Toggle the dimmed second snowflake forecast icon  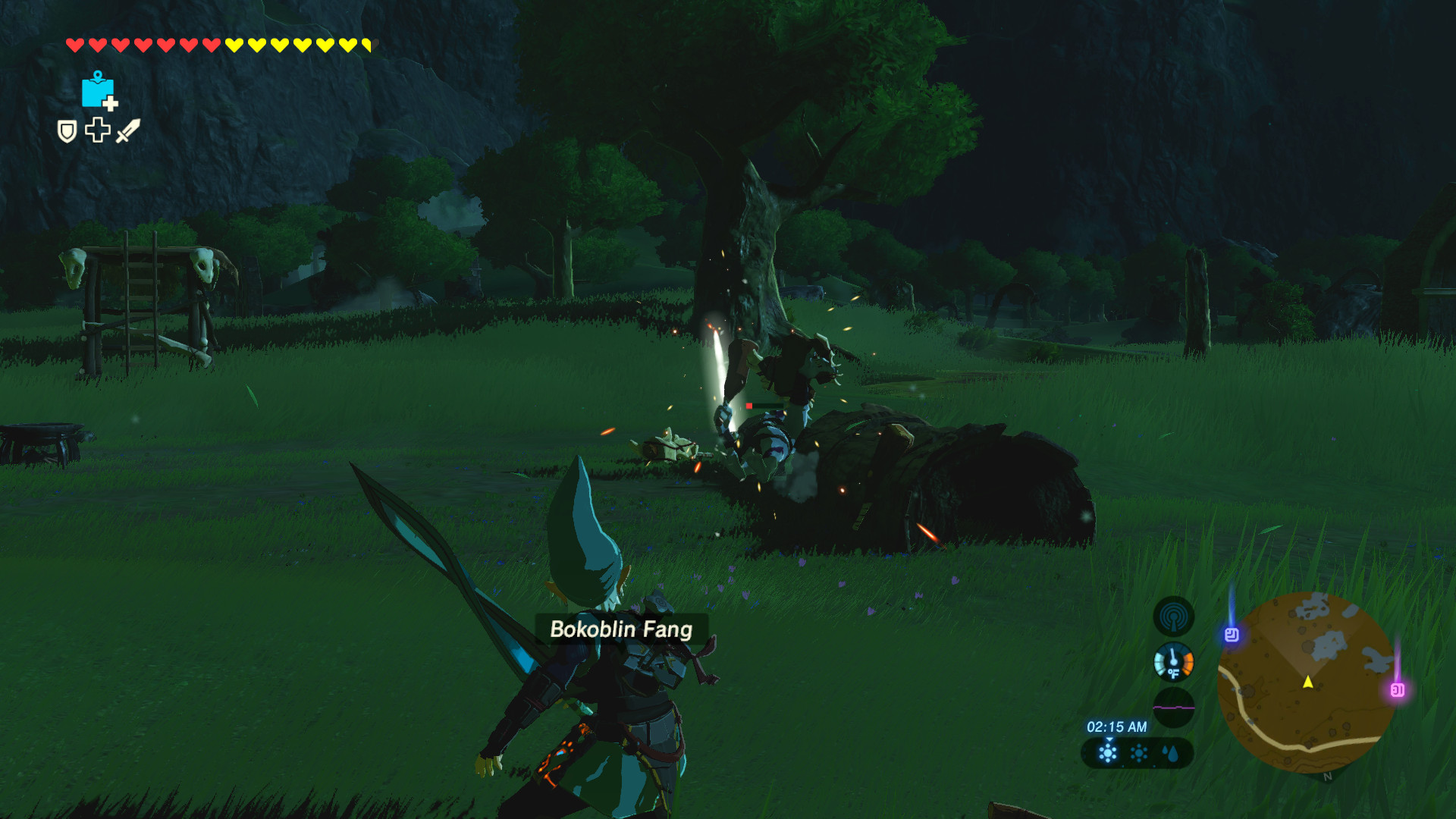[x=1137, y=752]
